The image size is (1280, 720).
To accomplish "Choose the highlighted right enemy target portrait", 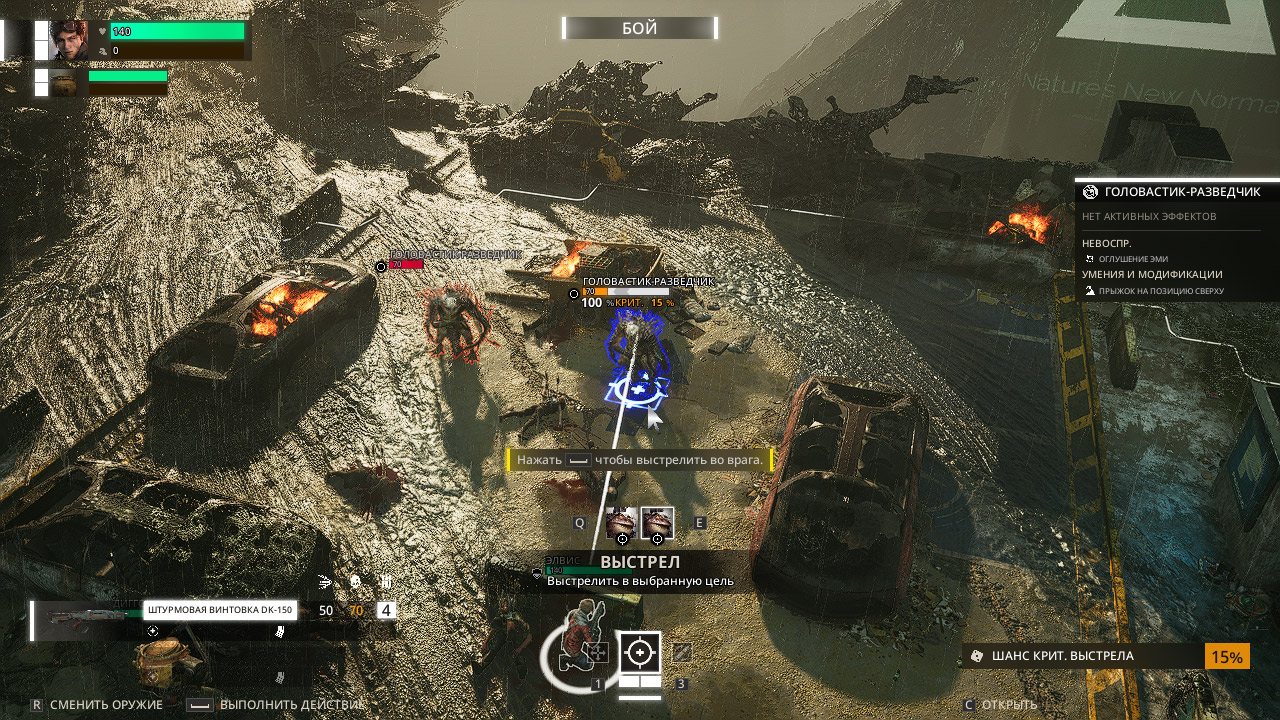I will (657, 523).
